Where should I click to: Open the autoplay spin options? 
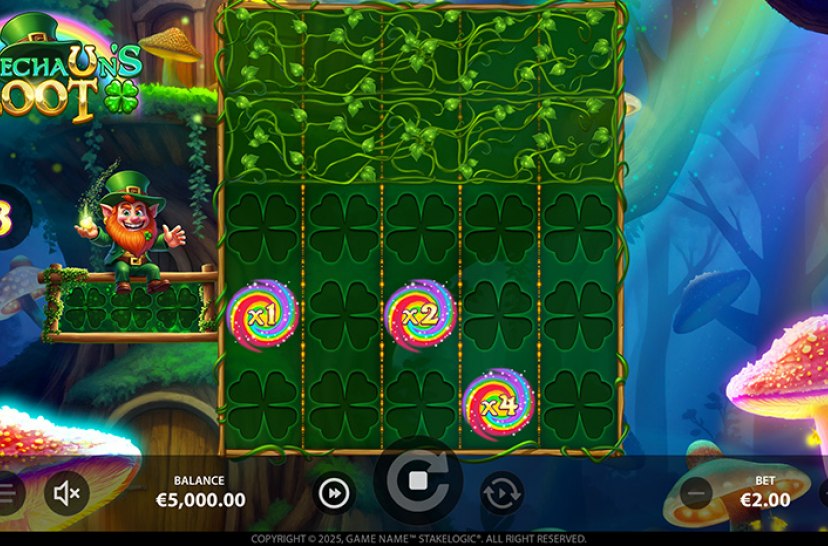(x=501, y=493)
